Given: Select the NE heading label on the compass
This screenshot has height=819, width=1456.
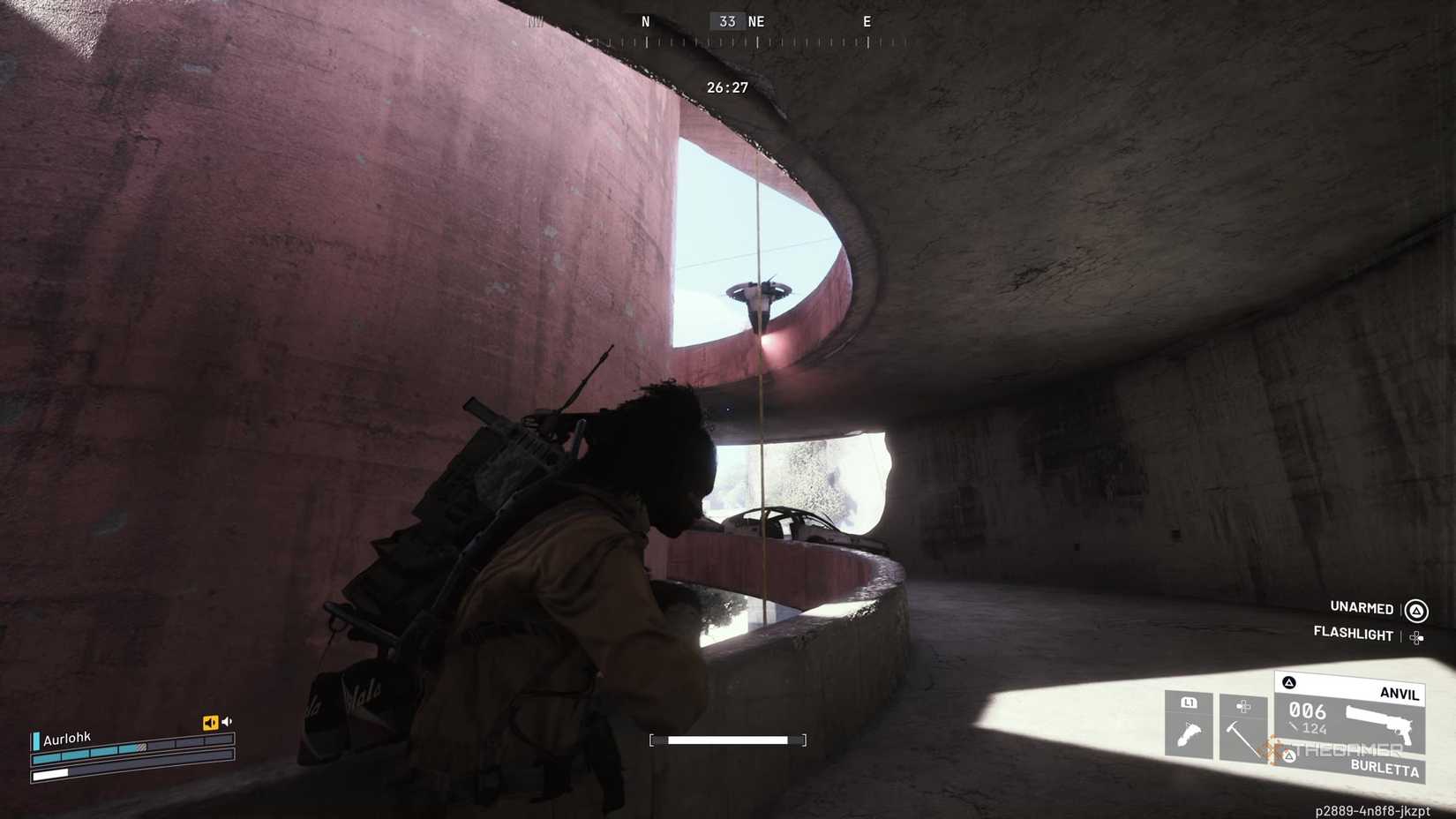Looking at the screenshot, I should coord(754,21).
